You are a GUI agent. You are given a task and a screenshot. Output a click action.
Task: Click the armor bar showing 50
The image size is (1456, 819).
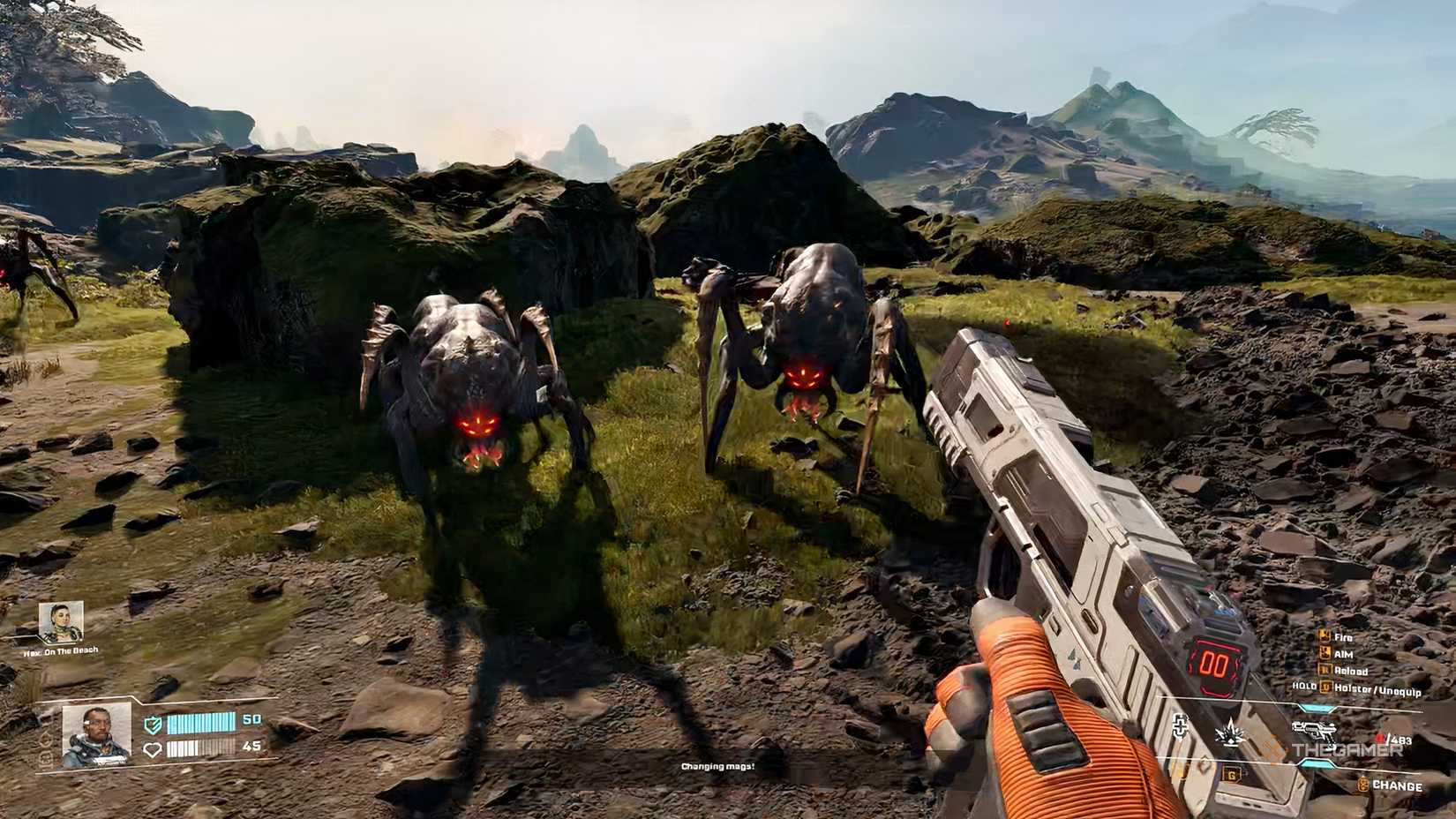(x=200, y=723)
